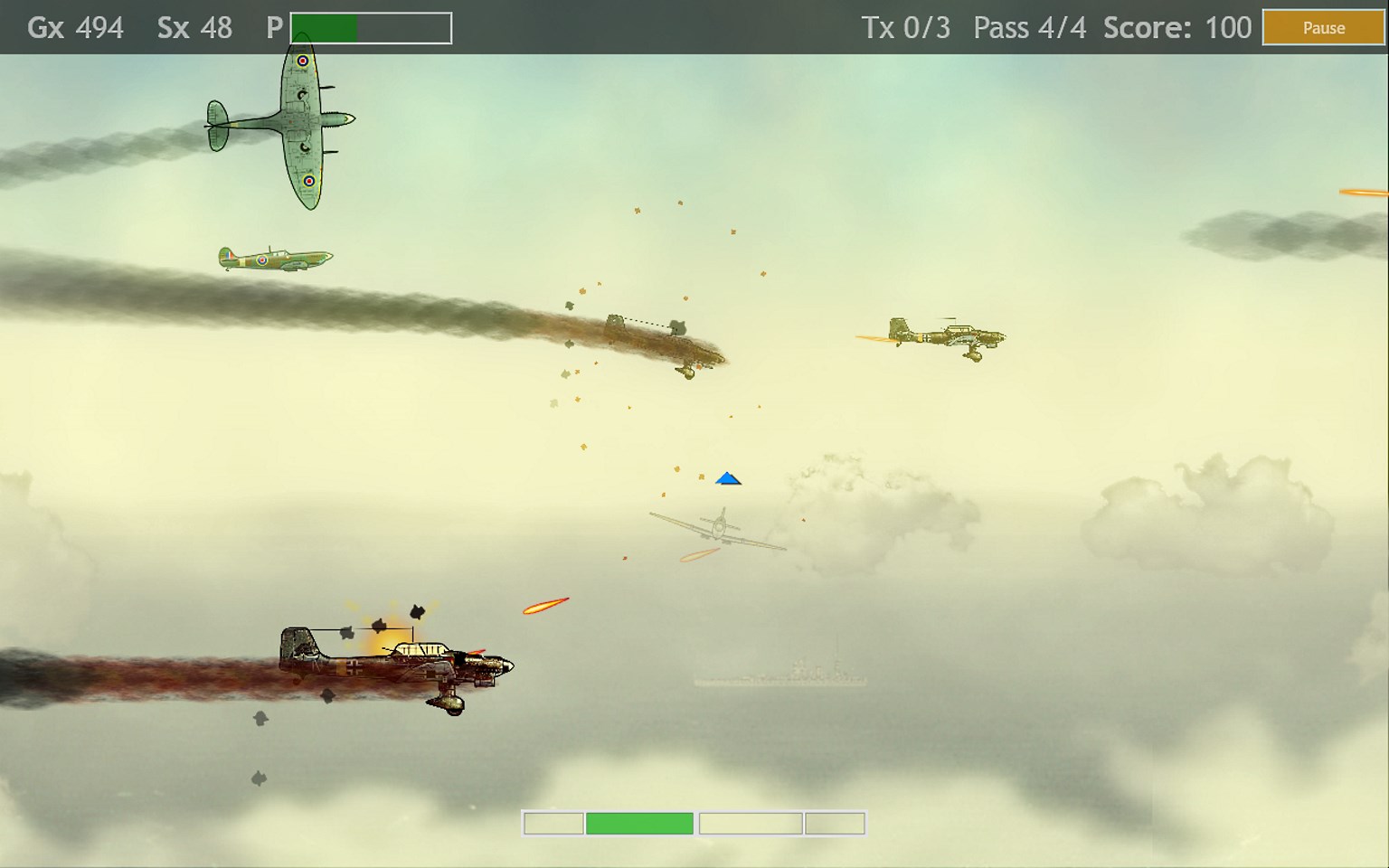The width and height of the screenshot is (1389, 868).
Task: Click the Pause button
Action: tap(1323, 28)
